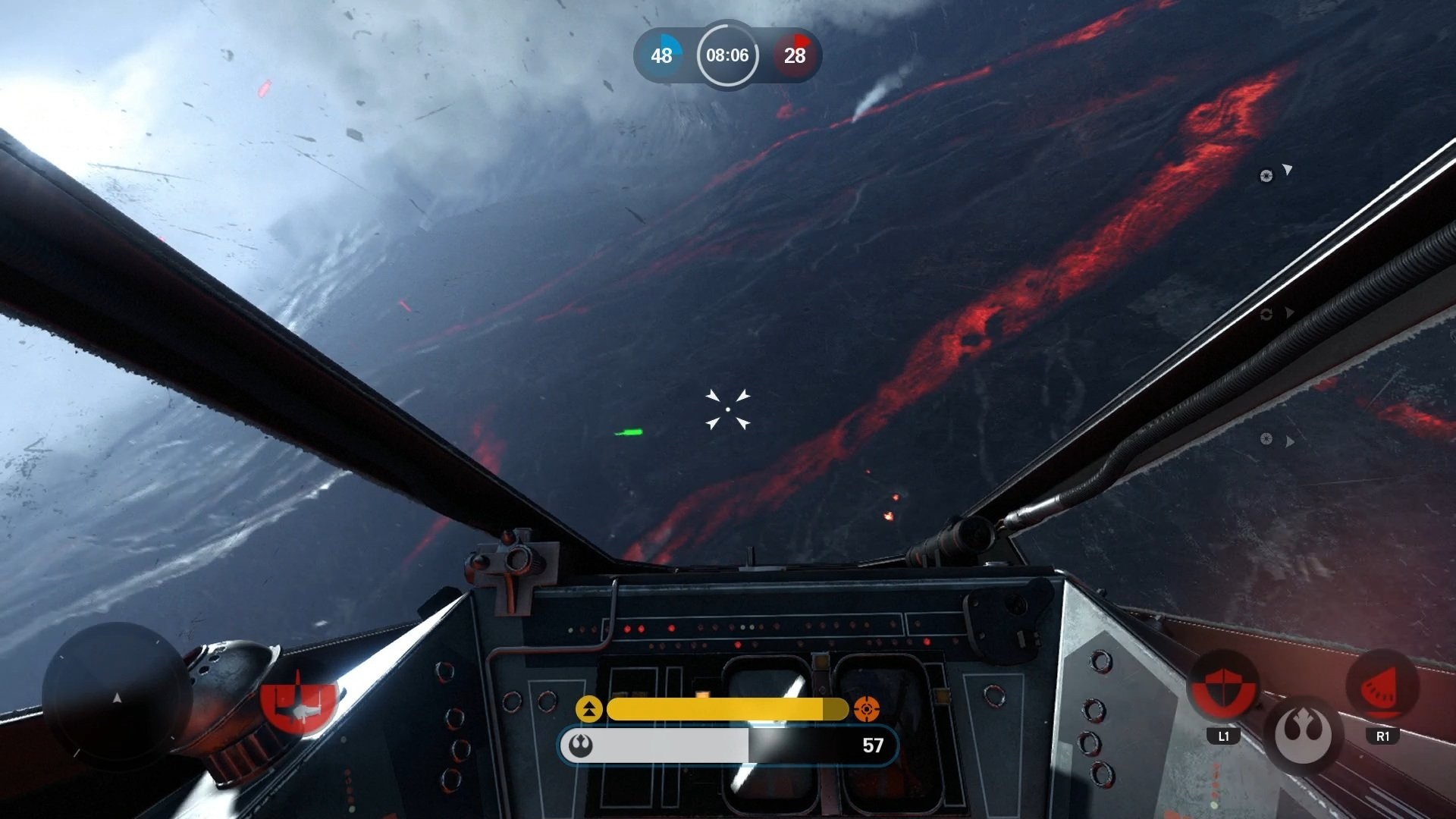Click the Imperial enemy marker near the top-right strut
The height and width of the screenshot is (819, 1456).
(1265, 176)
